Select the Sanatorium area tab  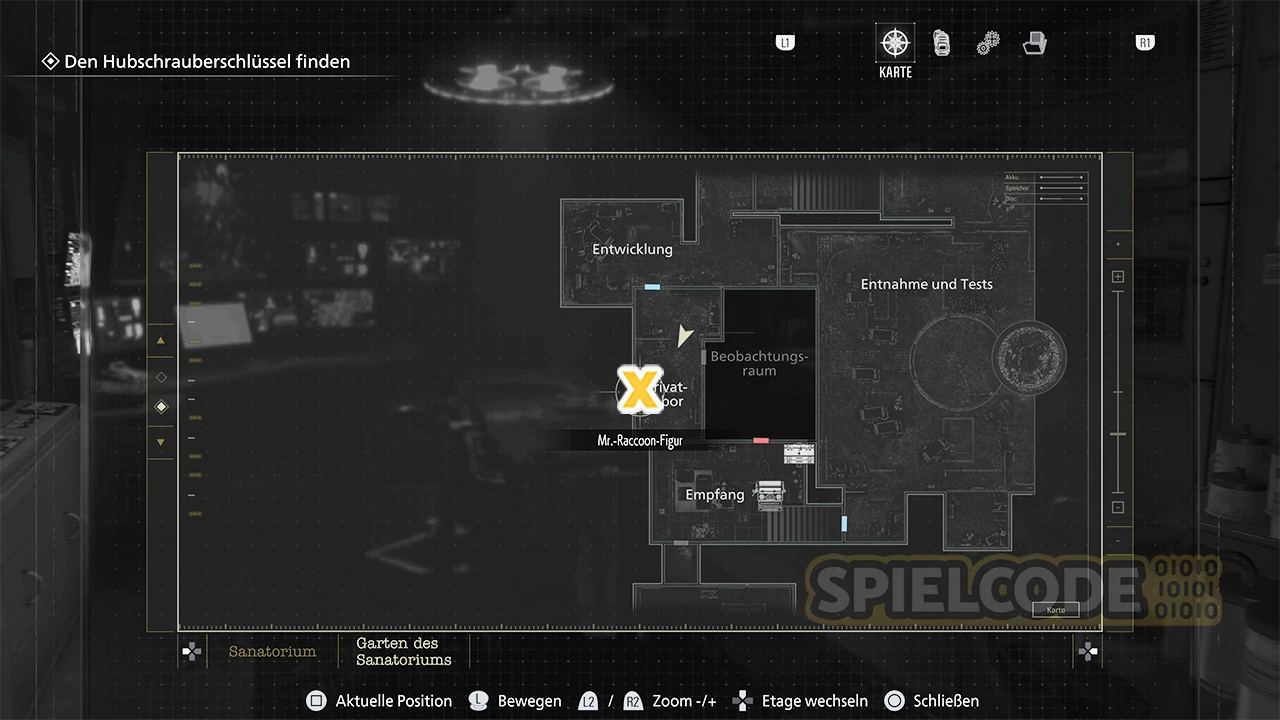[272, 651]
